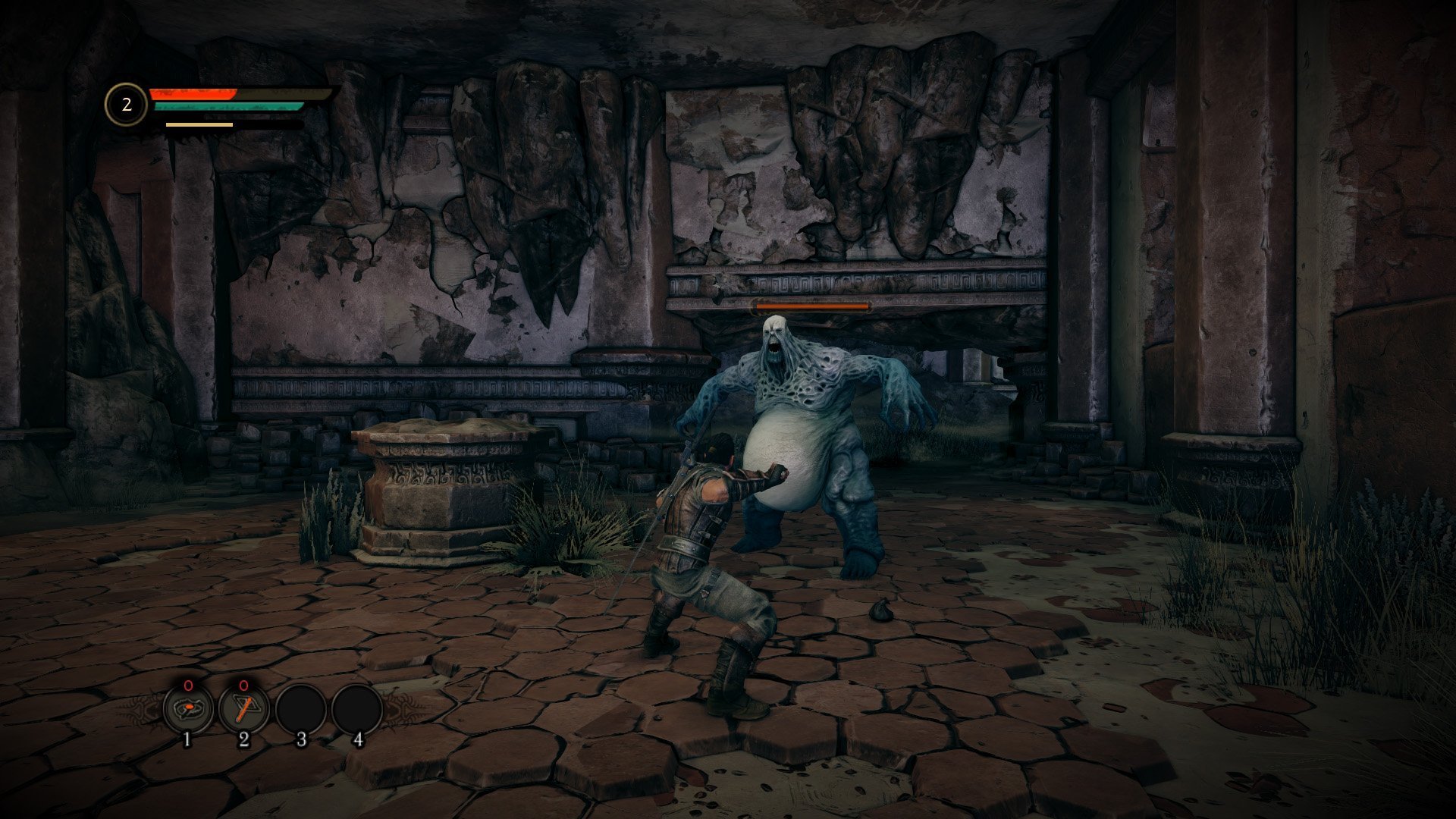
Task: Select empty hotbar slot 4
Action: 356,710
